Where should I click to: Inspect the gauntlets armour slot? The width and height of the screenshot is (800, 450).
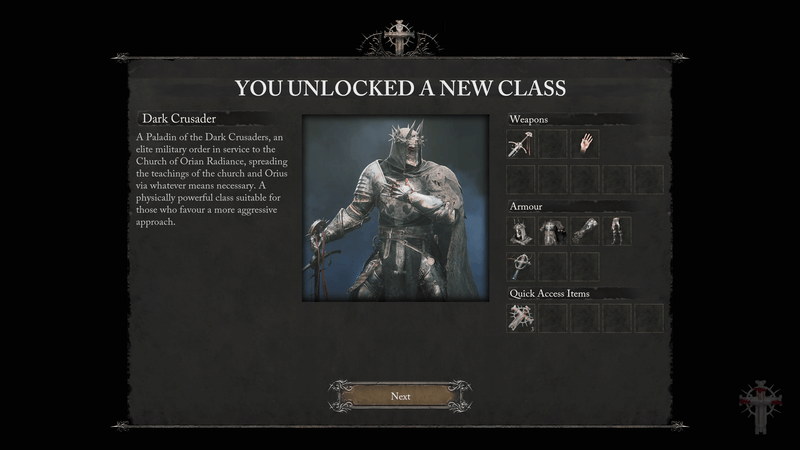click(x=585, y=232)
